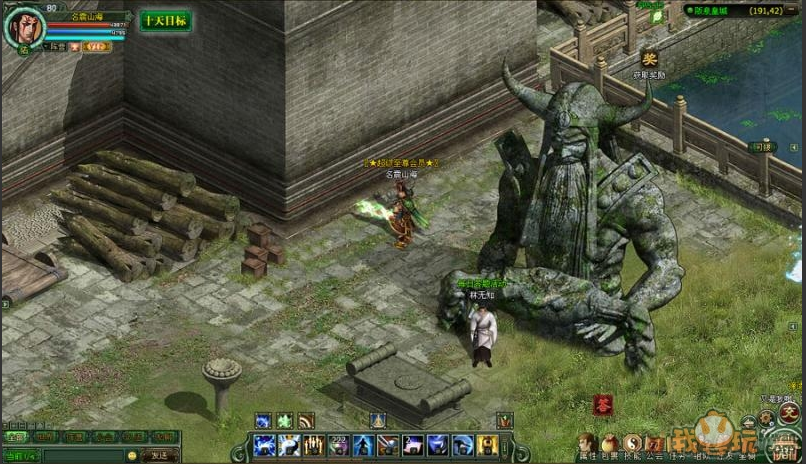The width and height of the screenshot is (806, 464).
Task: Open the 十天目标 ten-day goals button
Action: [x=165, y=21]
